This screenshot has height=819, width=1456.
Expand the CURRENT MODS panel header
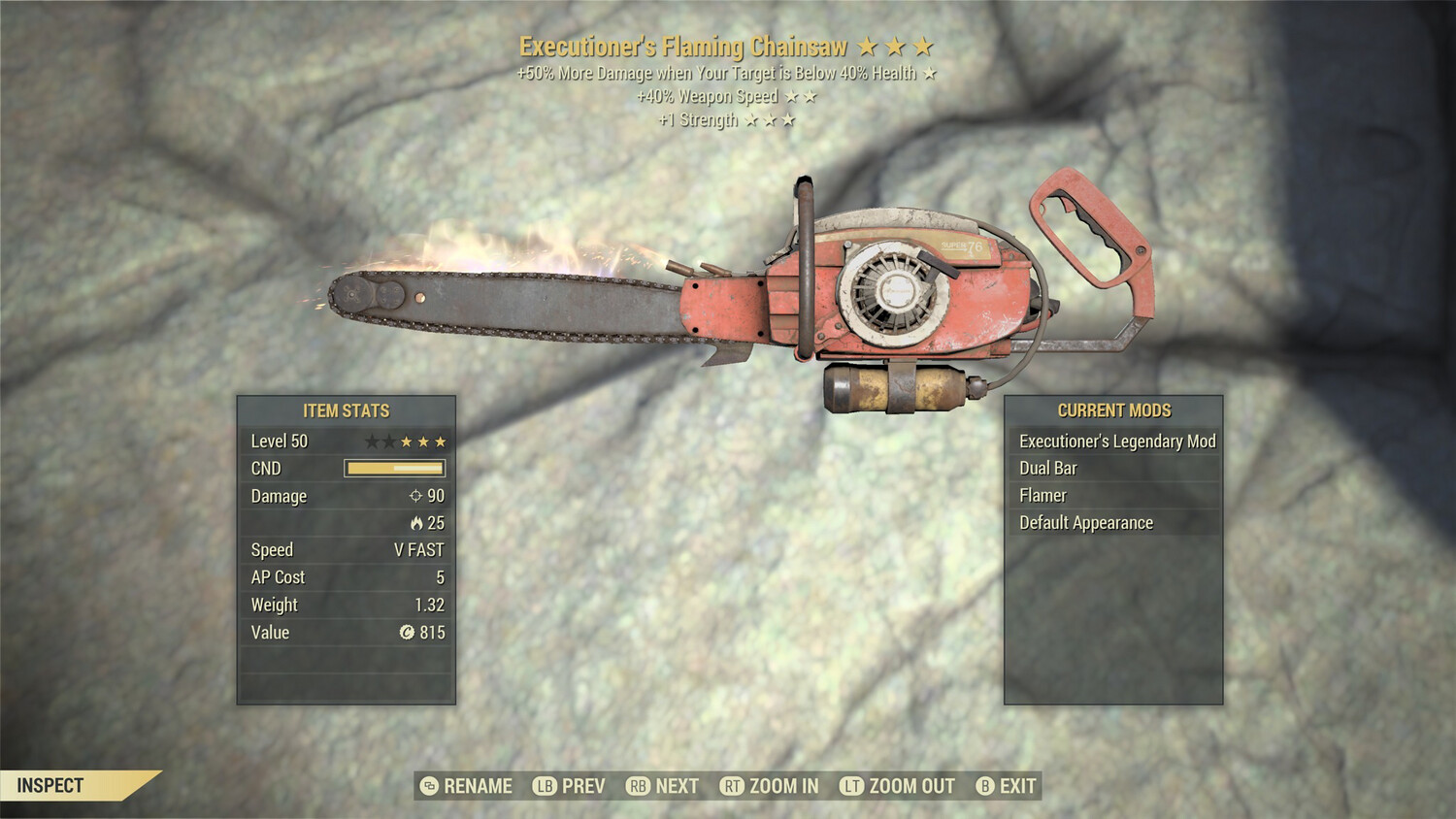pos(1112,409)
